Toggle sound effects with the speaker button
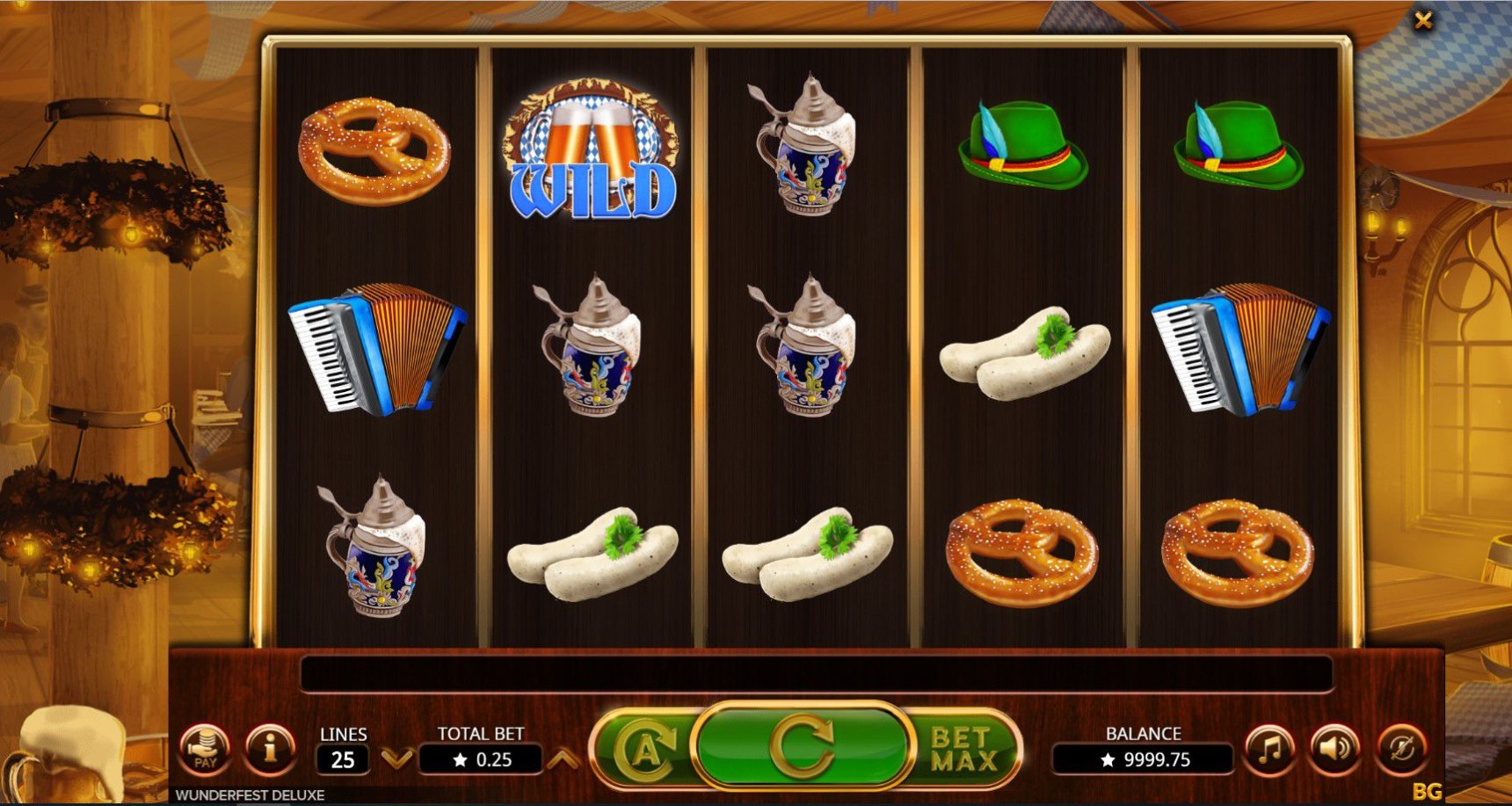1512x806 pixels. tap(1334, 750)
